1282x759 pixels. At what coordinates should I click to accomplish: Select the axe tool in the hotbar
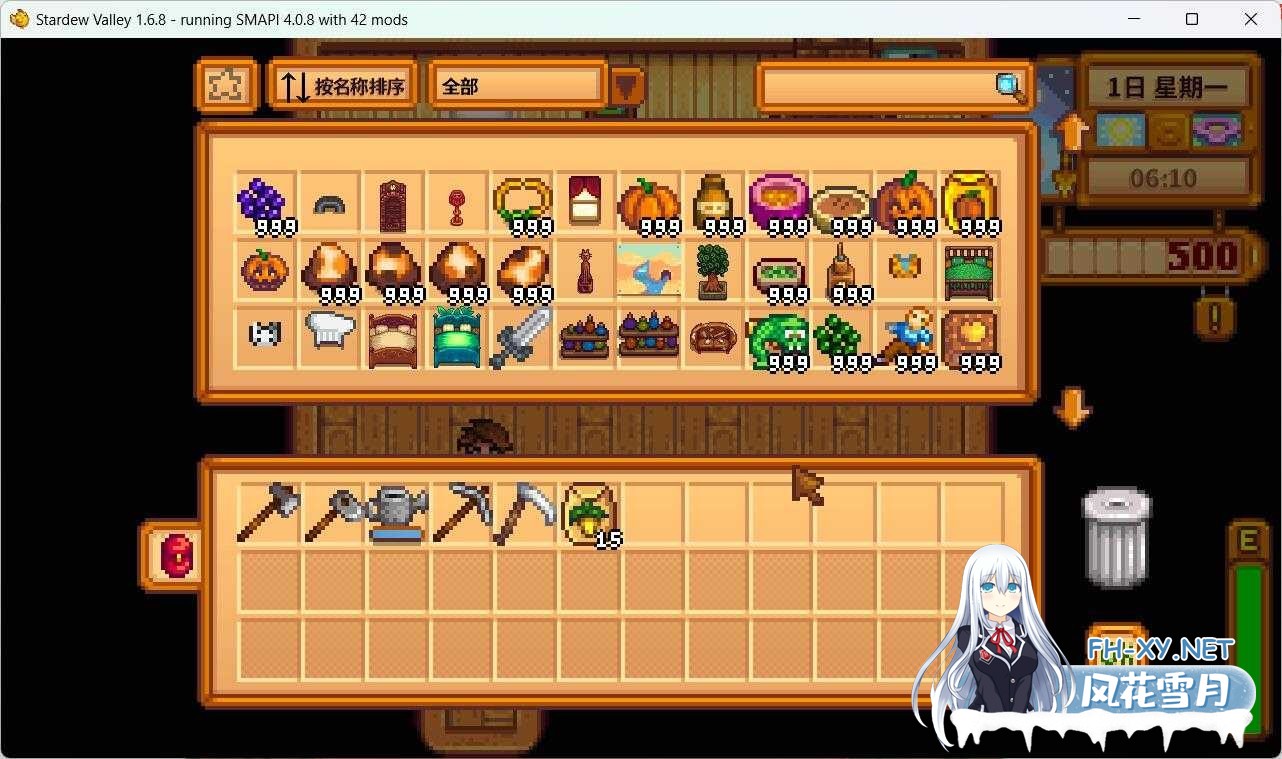(x=267, y=513)
